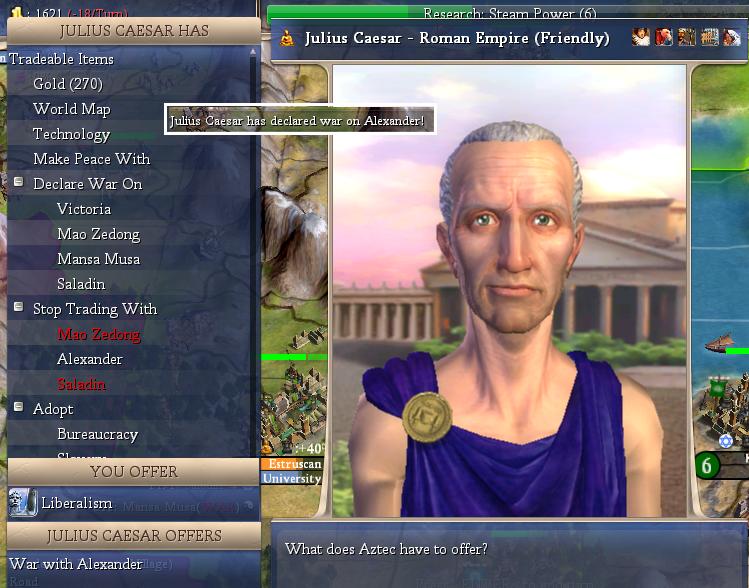The image size is (749, 588).
Task: Ask Caesar to declare war on Victoria
Action: (84, 209)
